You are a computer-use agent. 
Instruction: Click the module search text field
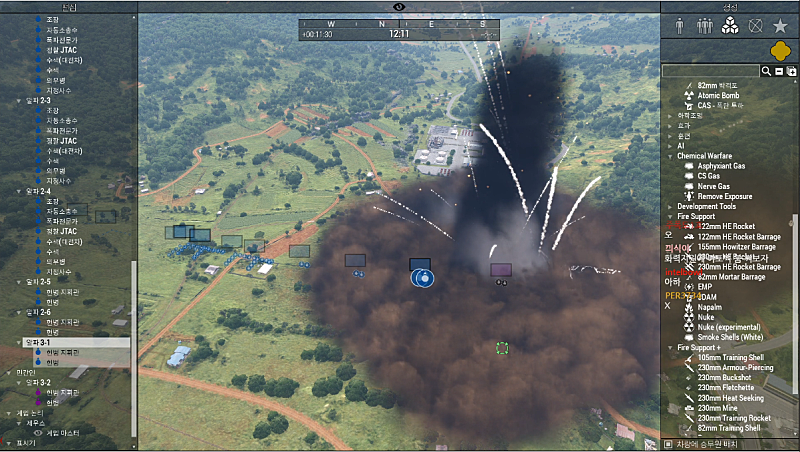coord(711,71)
